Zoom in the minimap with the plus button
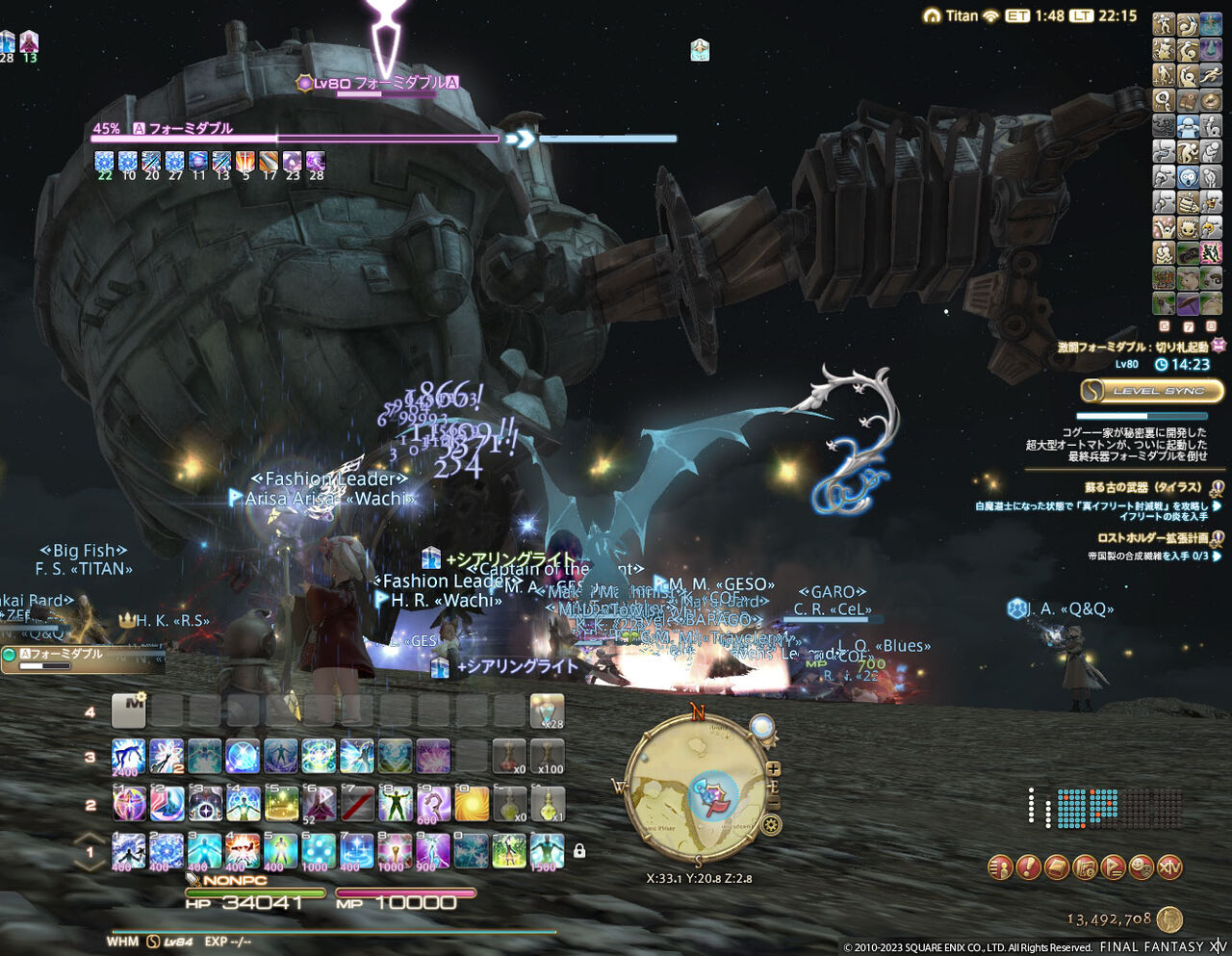 (x=774, y=768)
